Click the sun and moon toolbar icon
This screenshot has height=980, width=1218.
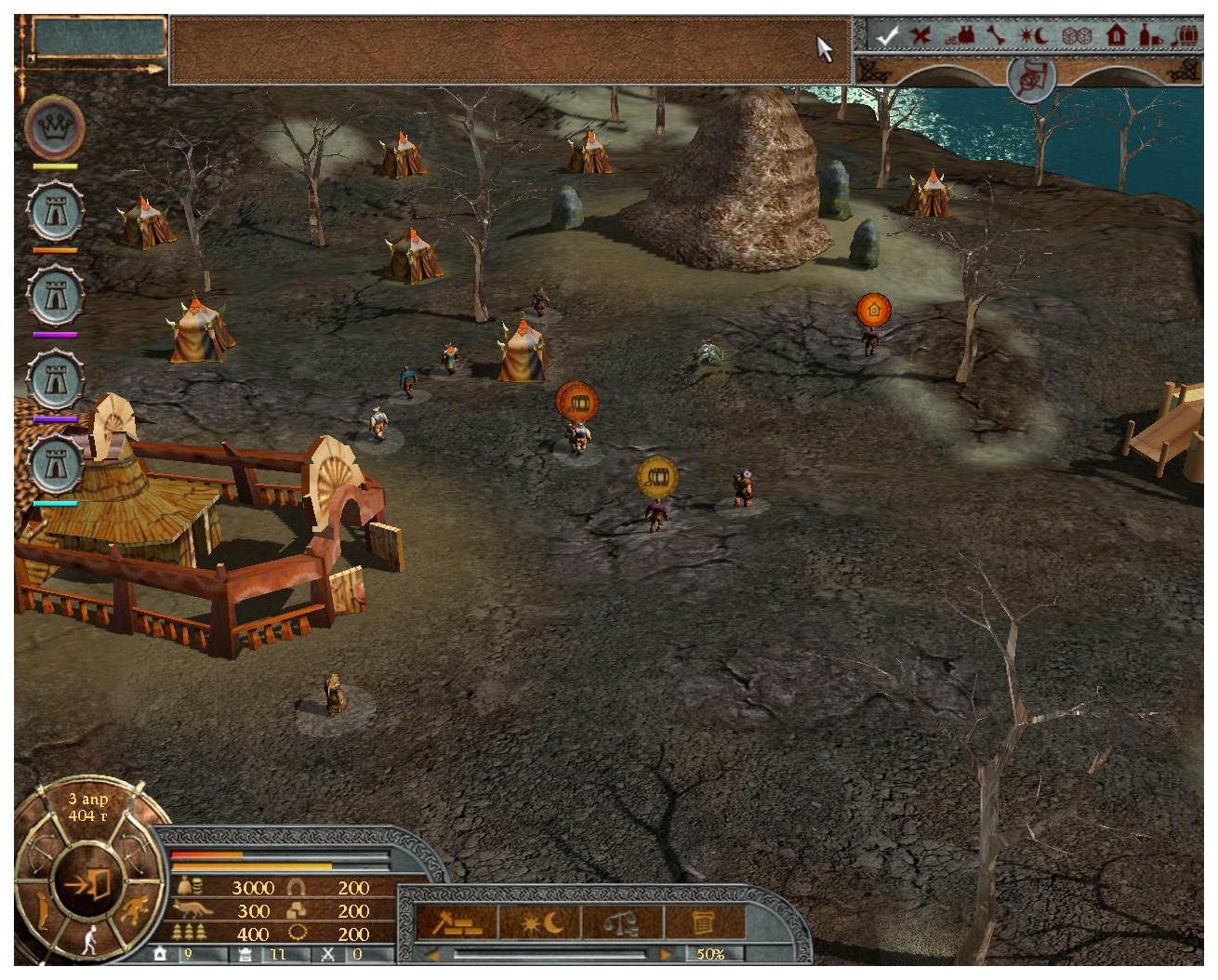pos(1033,36)
